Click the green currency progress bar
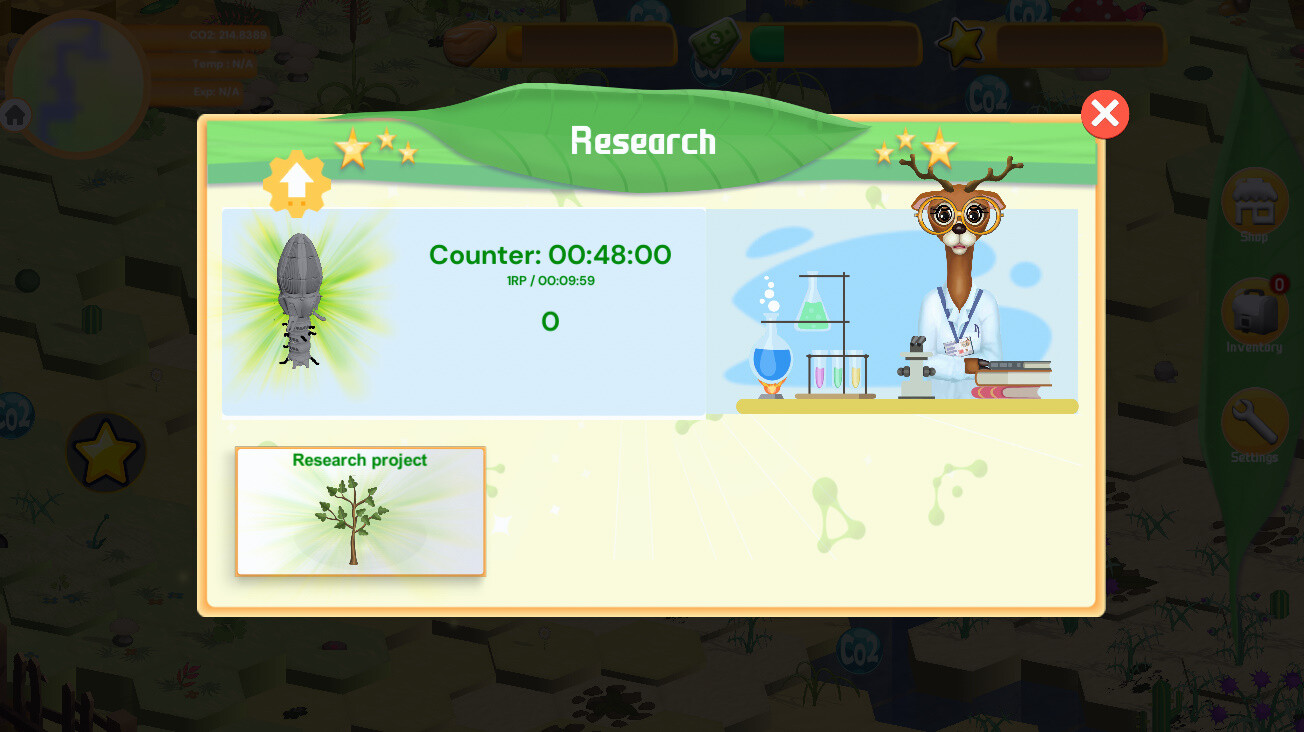1304x732 pixels. [x=765, y=42]
